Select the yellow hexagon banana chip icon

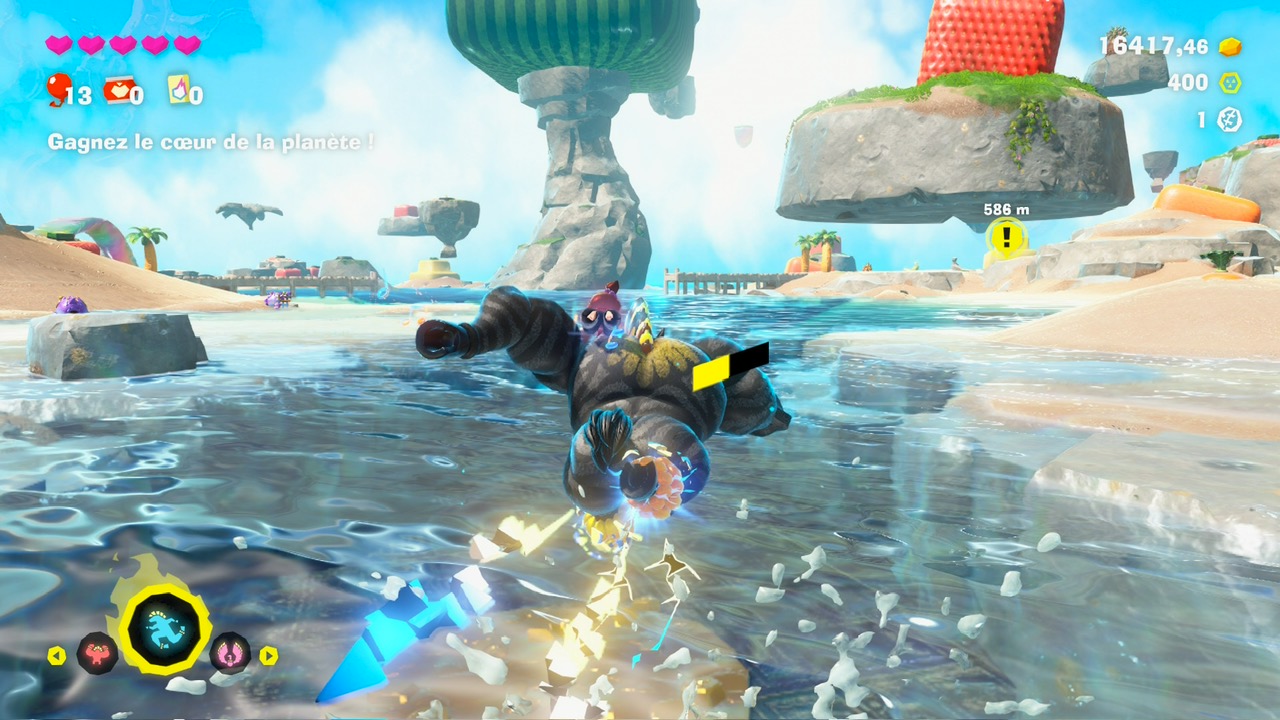[1229, 83]
